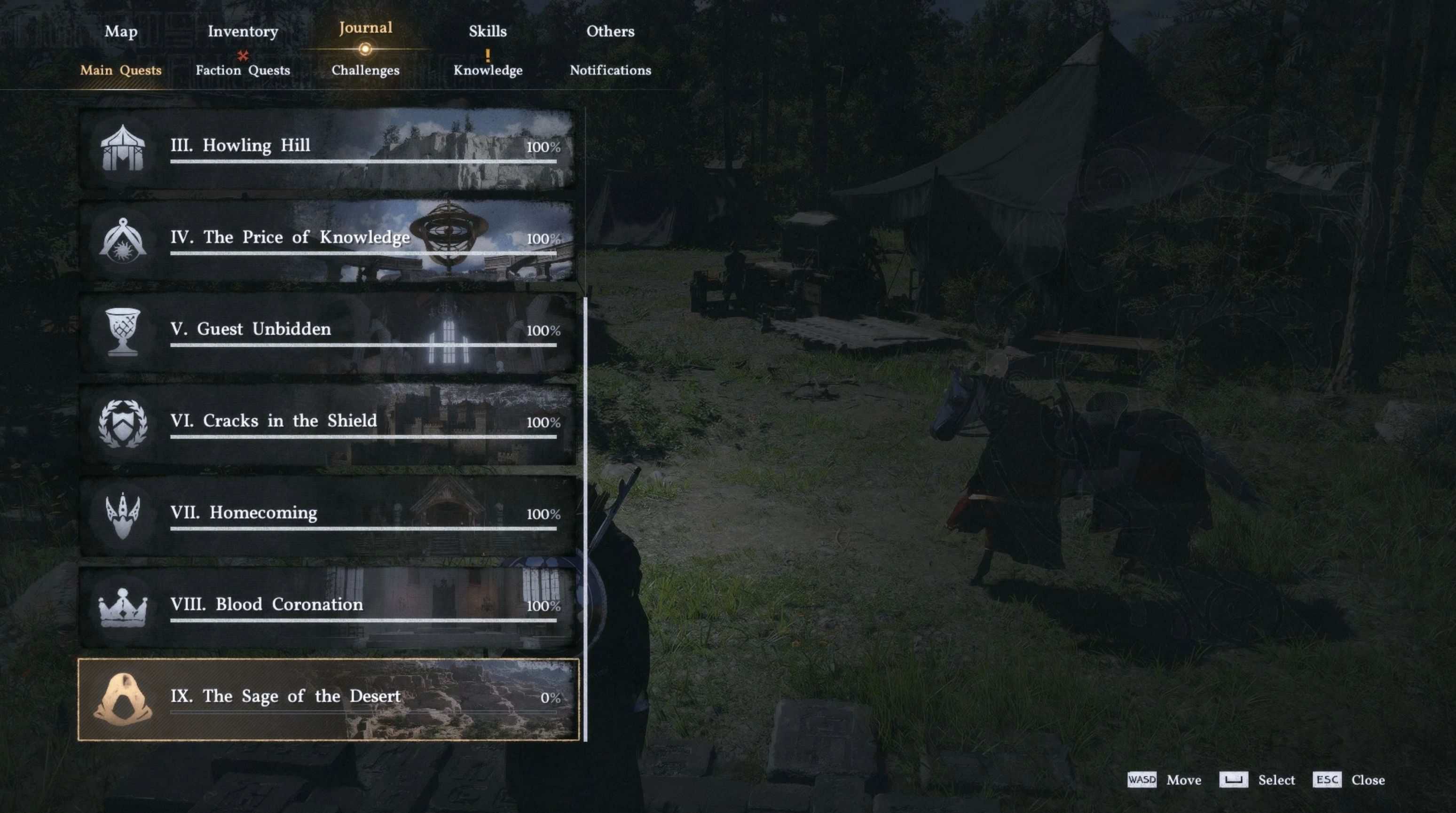
Task: Open the Map tab
Action: pos(121,31)
